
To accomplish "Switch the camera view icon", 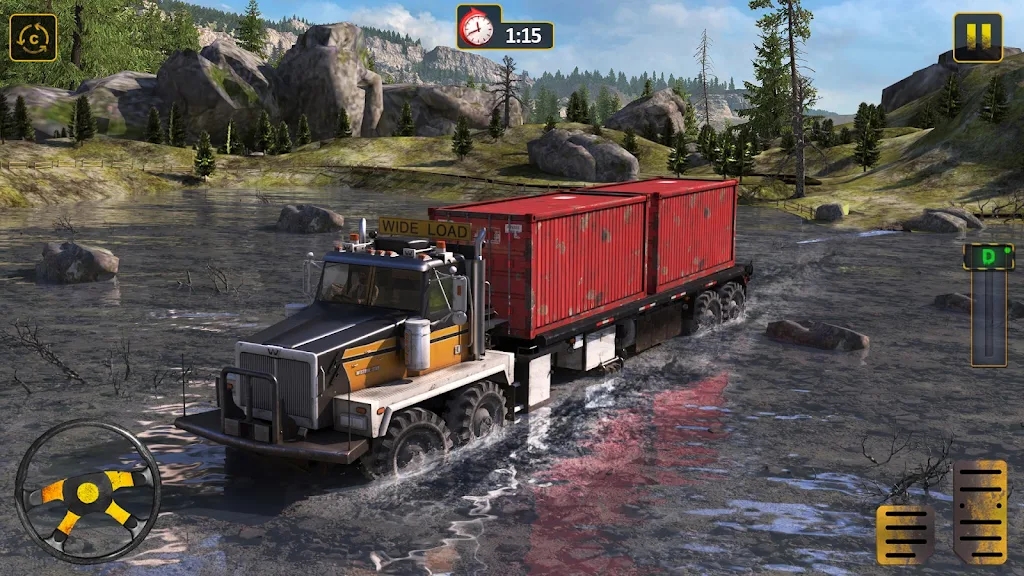I will click(x=33, y=38).
